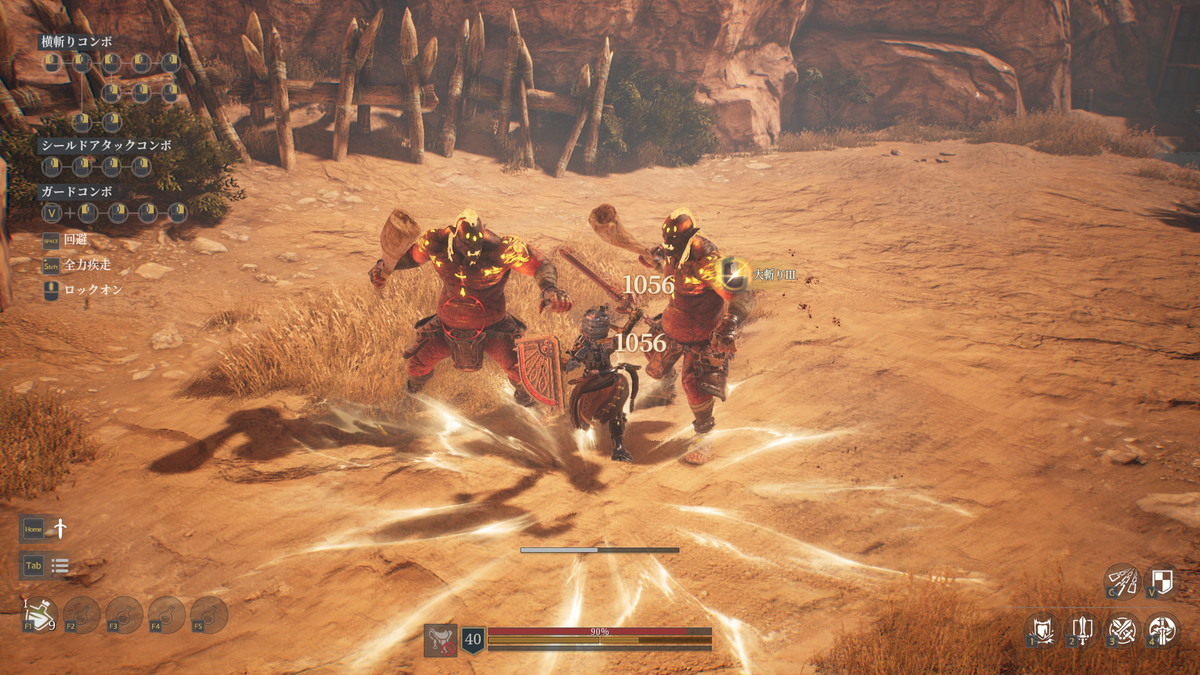Open the list menu icon beside Tab
This screenshot has width=1200, height=675.
coord(60,566)
